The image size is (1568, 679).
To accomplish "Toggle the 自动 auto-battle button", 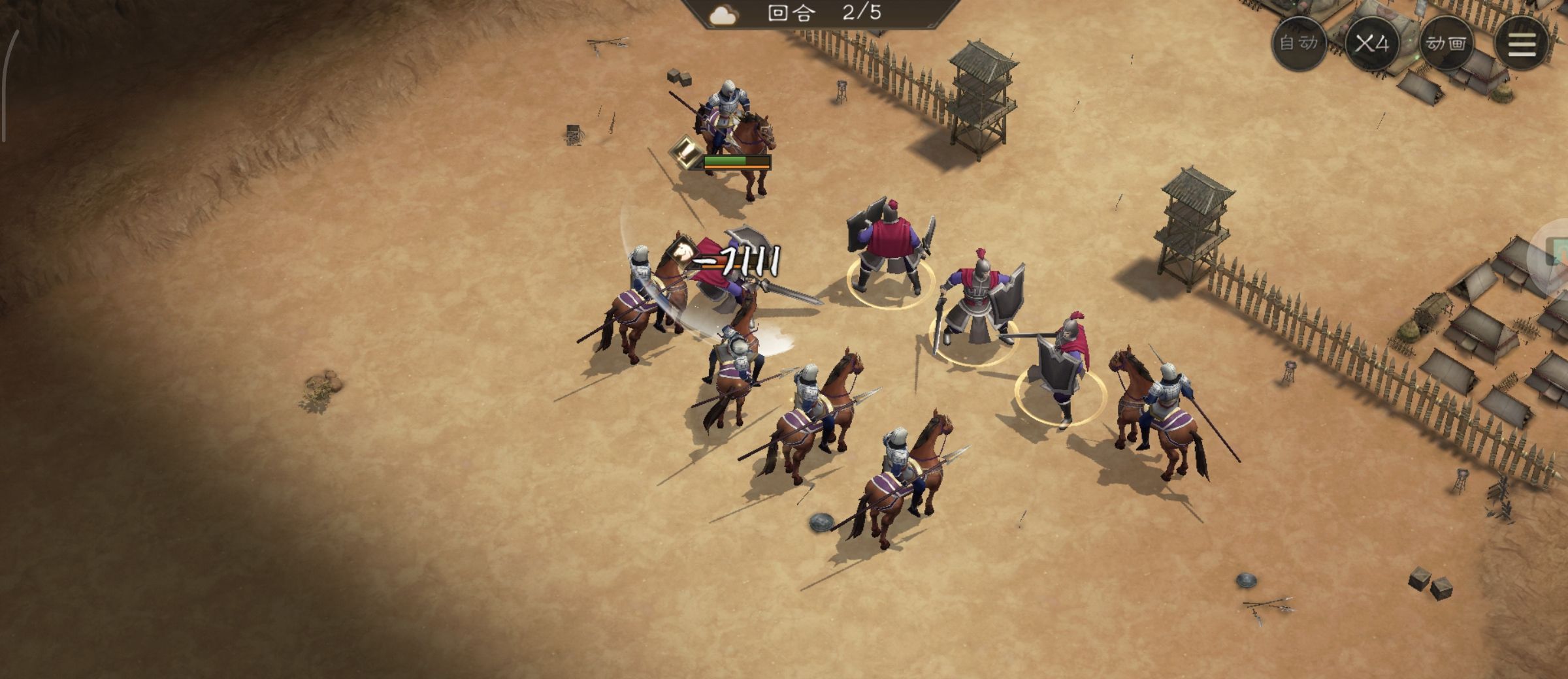I will [x=1299, y=43].
